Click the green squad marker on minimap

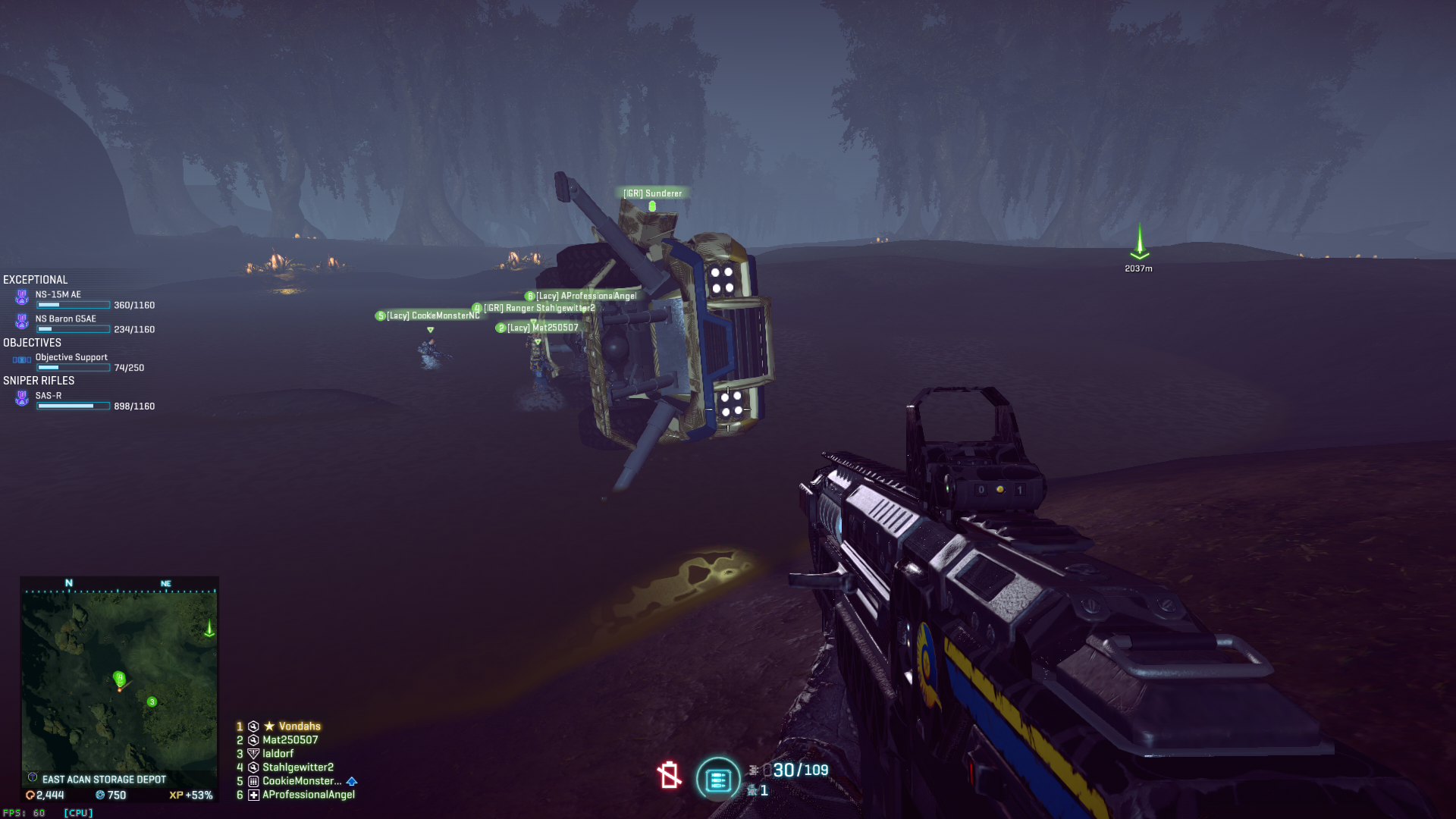152,702
